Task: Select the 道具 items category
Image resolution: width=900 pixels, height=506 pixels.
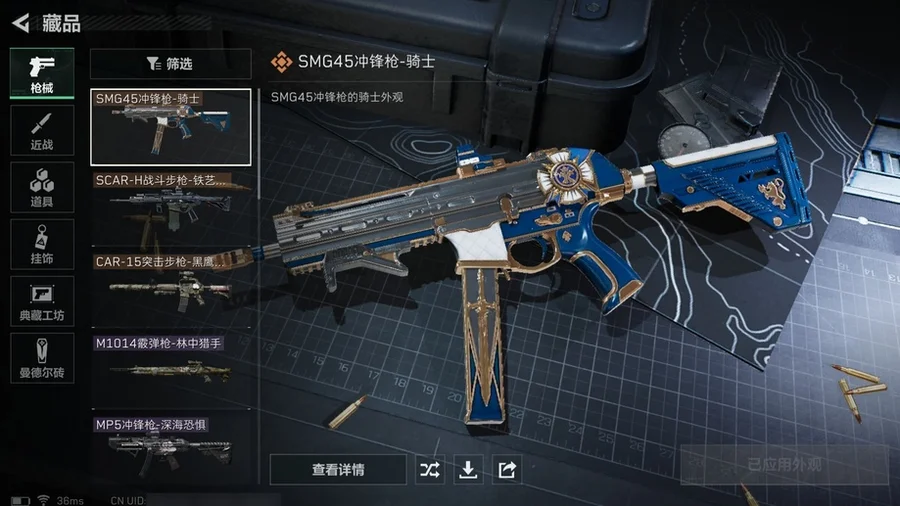Action: pyautogui.click(x=42, y=187)
